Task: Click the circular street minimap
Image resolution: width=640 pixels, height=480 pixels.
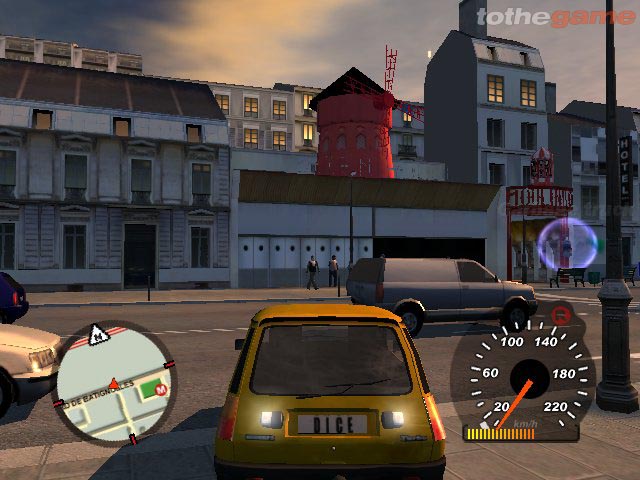Action: pyautogui.click(x=113, y=382)
